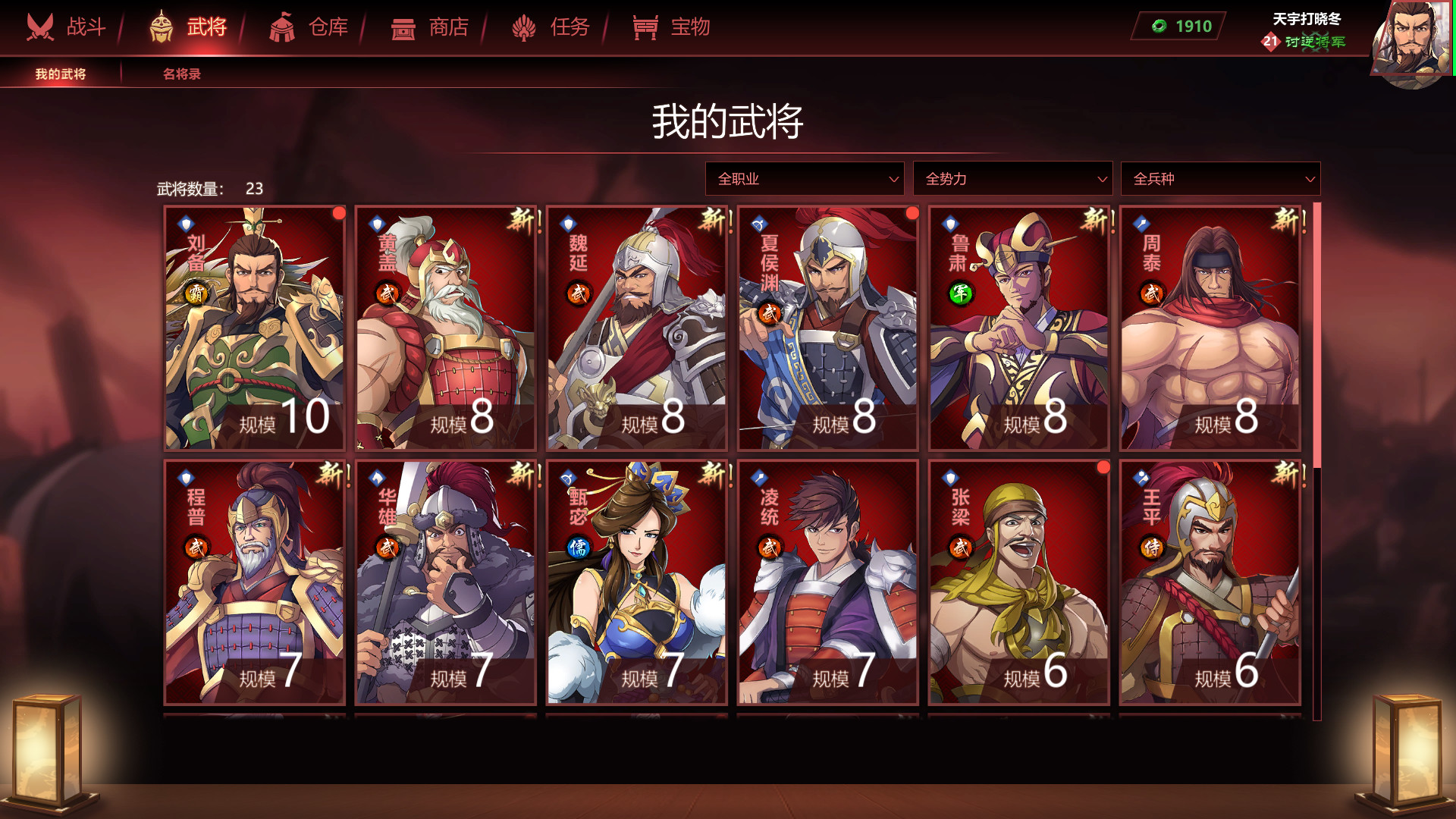Open the 仓库 warehouse icon
The width and height of the screenshot is (1456, 819).
pyautogui.click(x=283, y=26)
